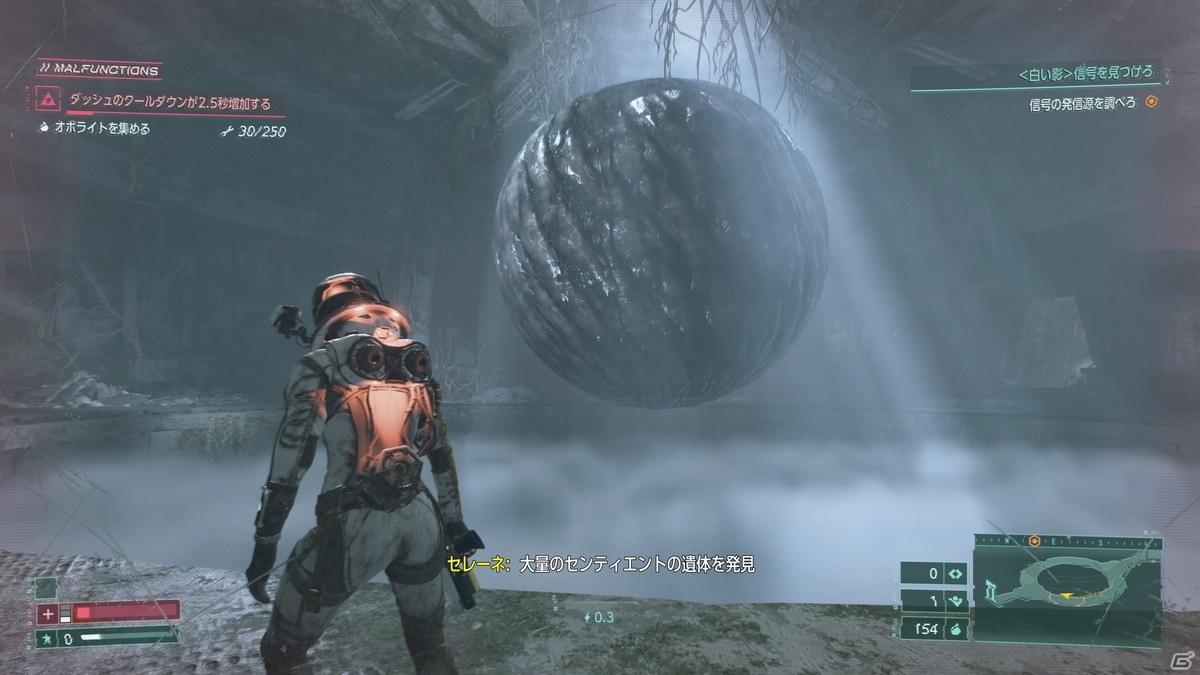The height and width of the screenshot is (675, 1200).
Task: Select the health plus icon
Action: [x=47, y=612]
